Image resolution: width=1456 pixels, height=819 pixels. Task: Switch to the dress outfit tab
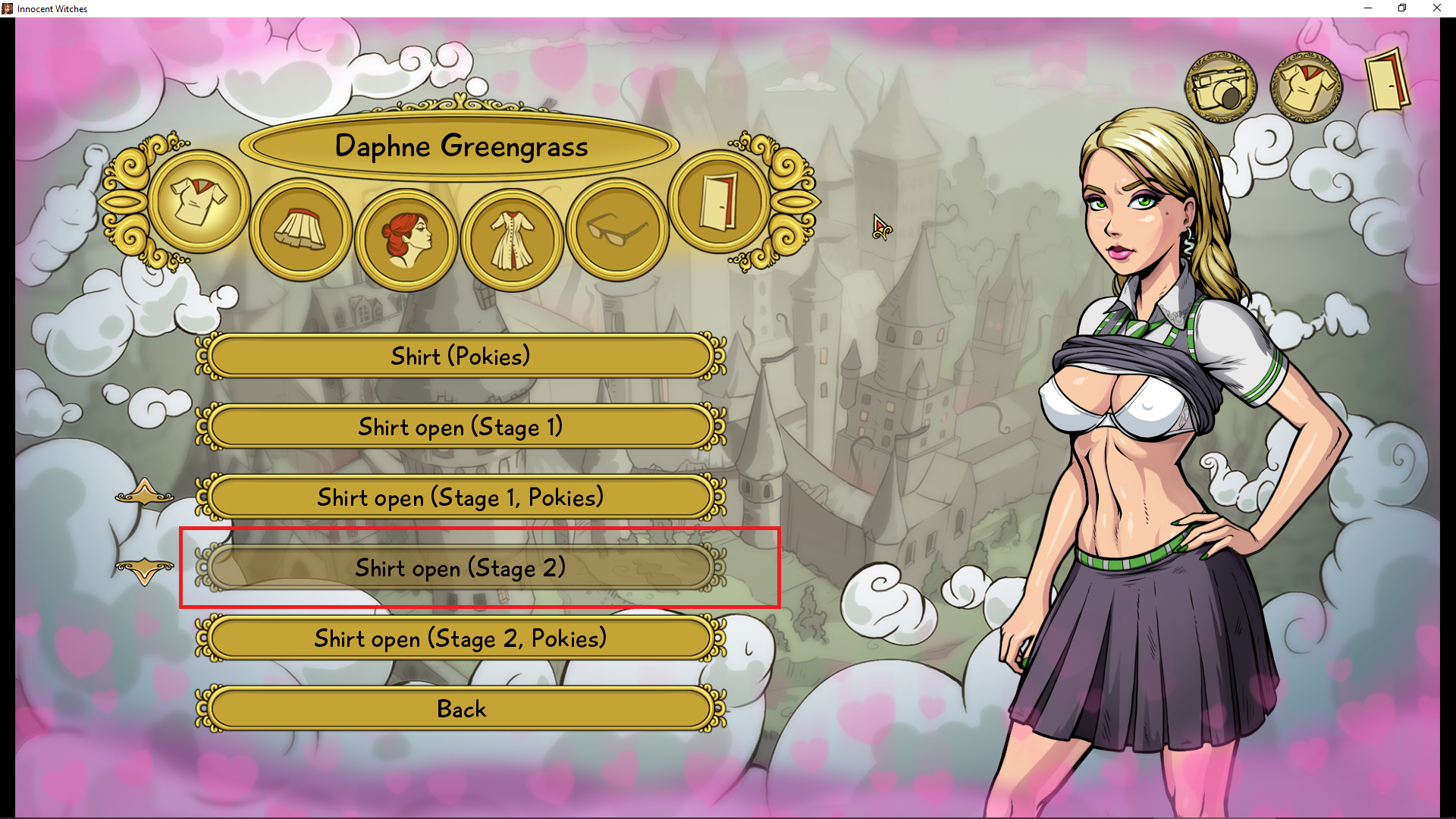pos(512,239)
